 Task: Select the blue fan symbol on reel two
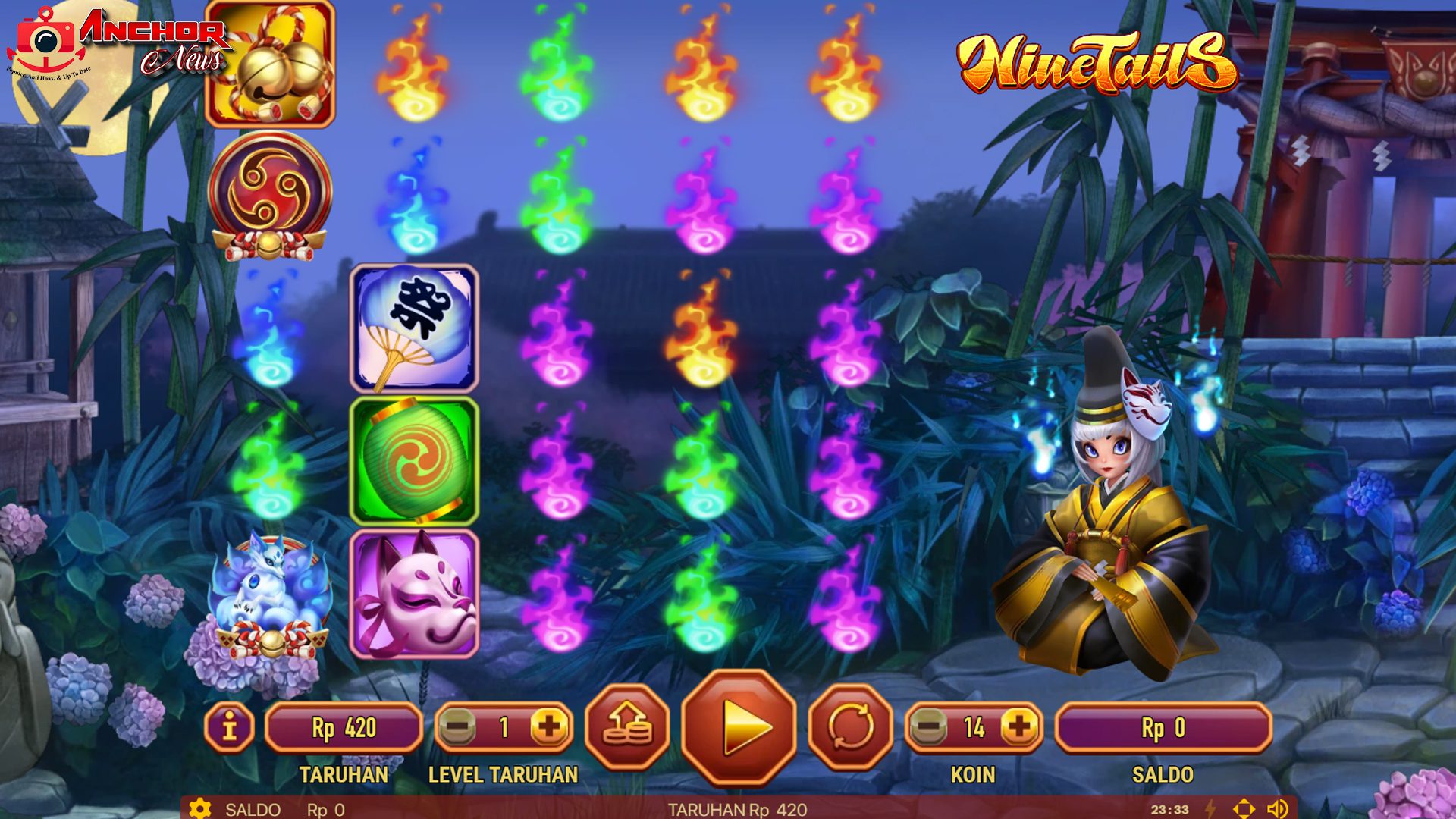point(413,328)
